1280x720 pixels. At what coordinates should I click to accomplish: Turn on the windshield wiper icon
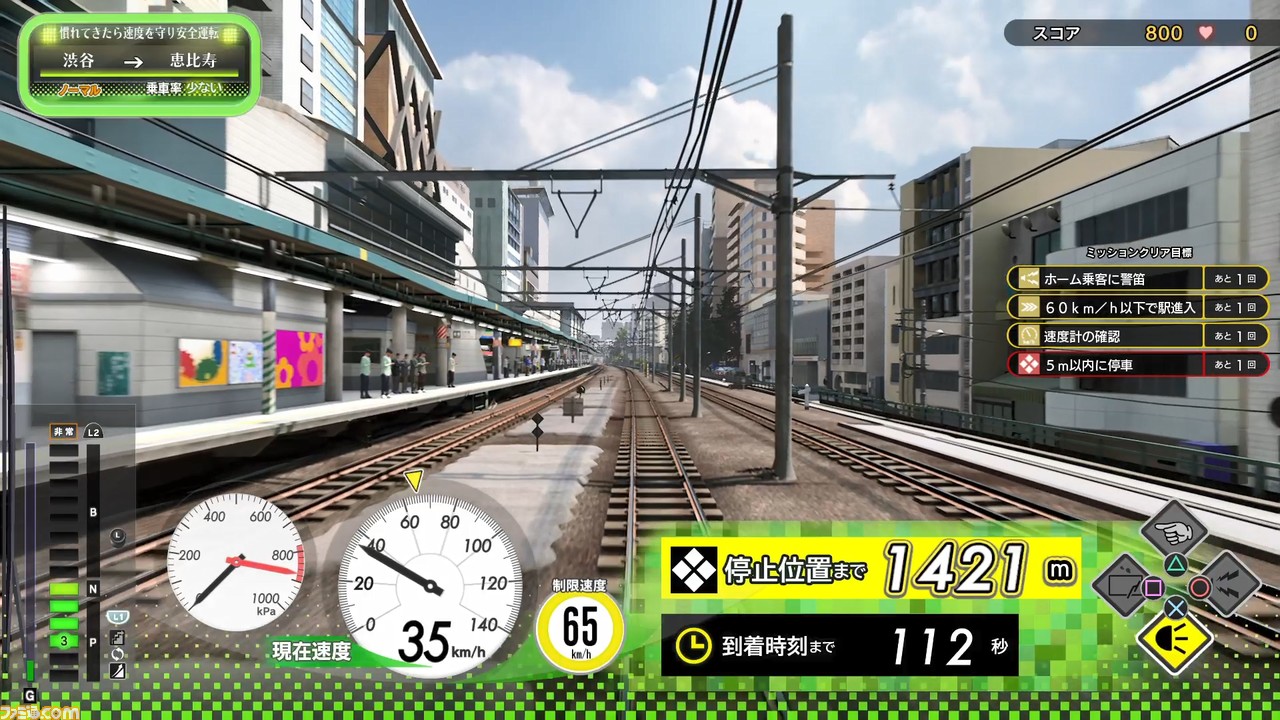(x=1122, y=585)
